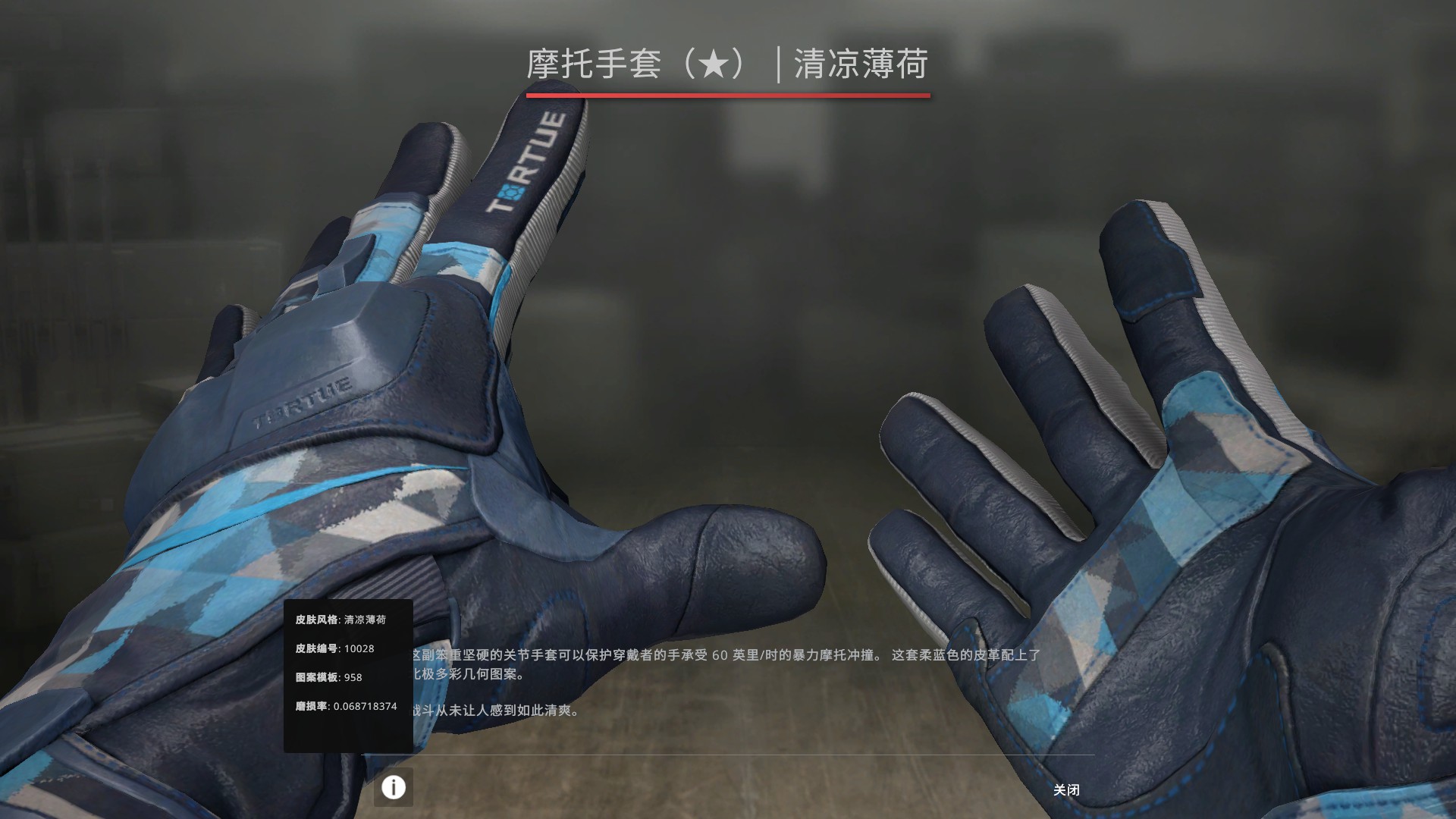This screenshot has width=1456, height=819.
Task: Click the circular info icon at the bottom
Action: pos(393,789)
